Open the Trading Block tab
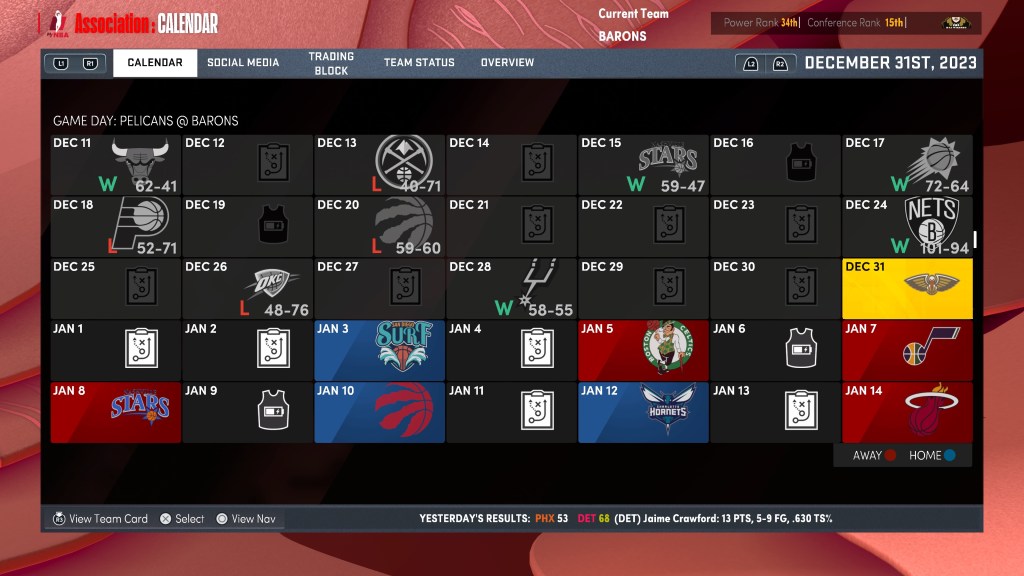1024x576 pixels. point(331,63)
